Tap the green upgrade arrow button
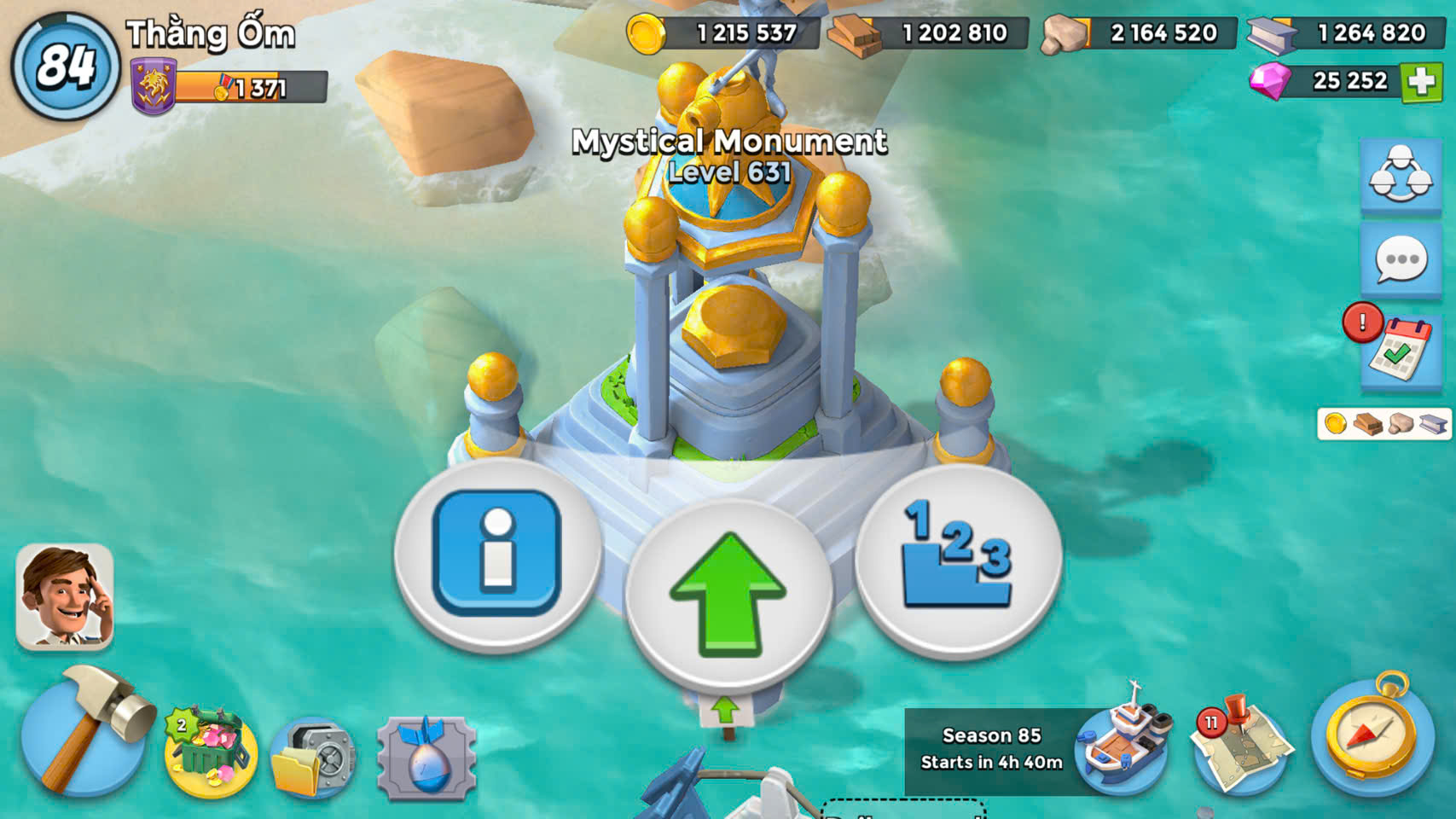Screen dimensions: 1456x819 pos(728,595)
